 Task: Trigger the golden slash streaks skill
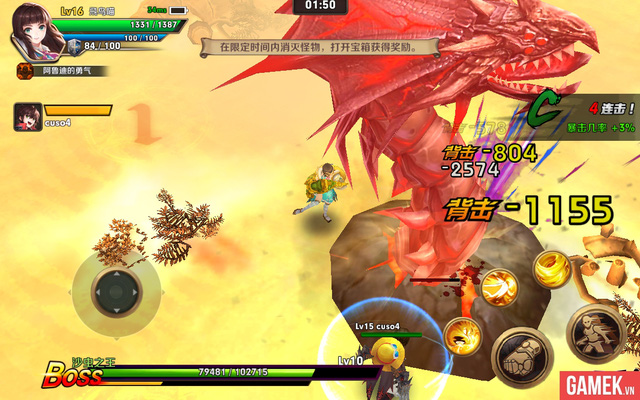tap(499, 287)
